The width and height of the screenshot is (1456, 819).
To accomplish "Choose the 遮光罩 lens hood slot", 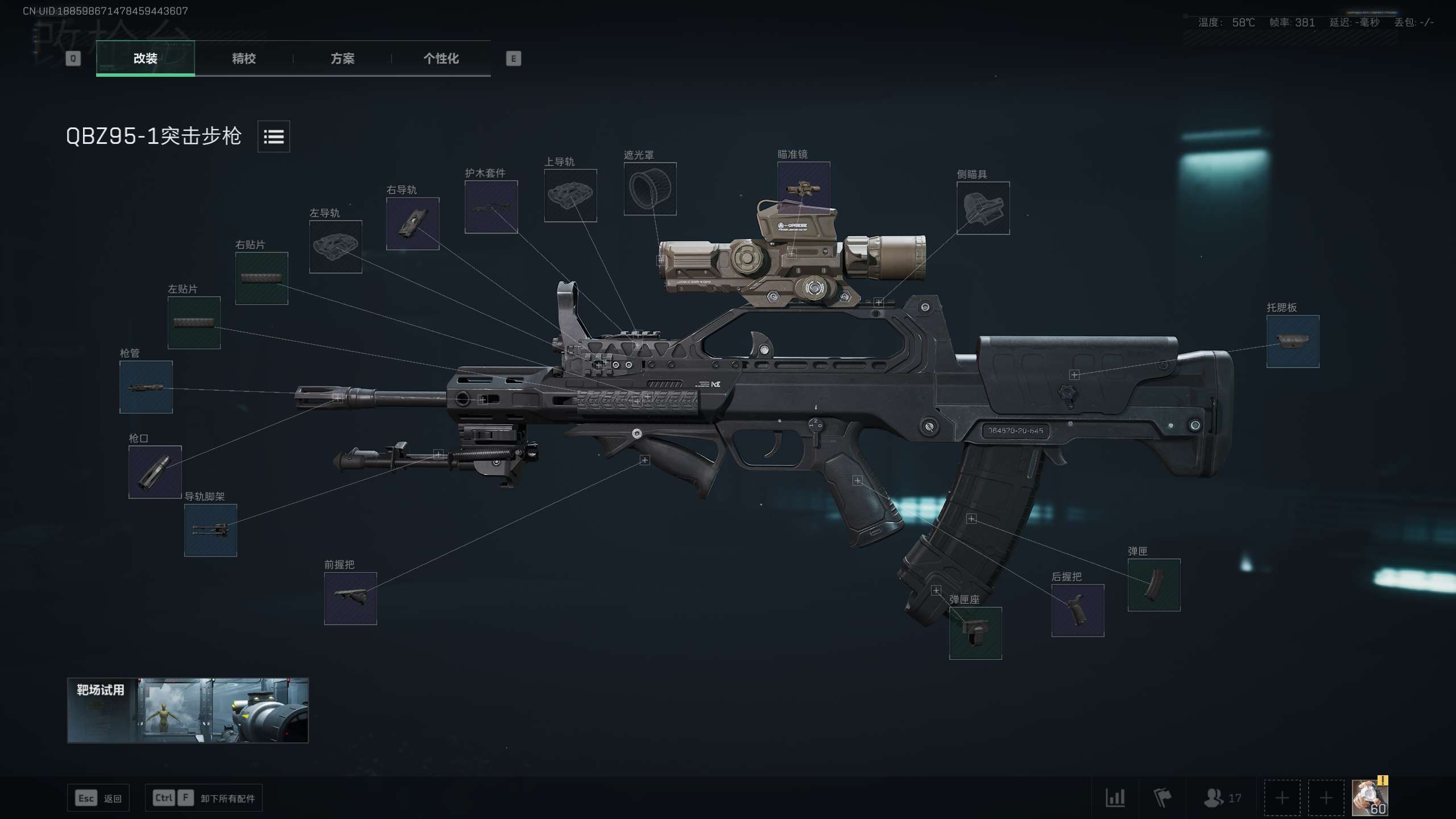I will click(650, 189).
